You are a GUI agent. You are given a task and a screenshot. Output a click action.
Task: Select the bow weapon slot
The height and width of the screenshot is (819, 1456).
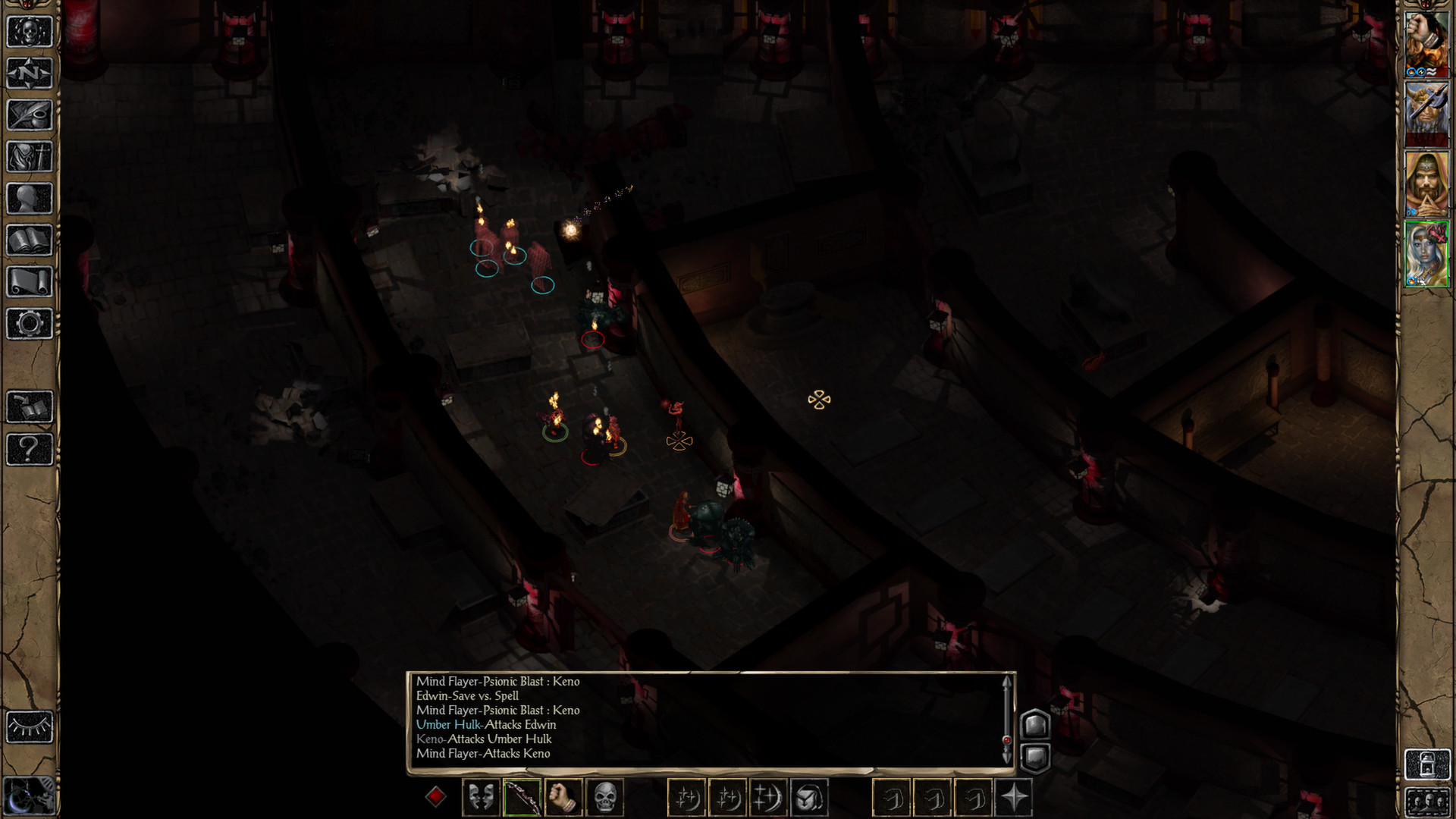[522, 798]
